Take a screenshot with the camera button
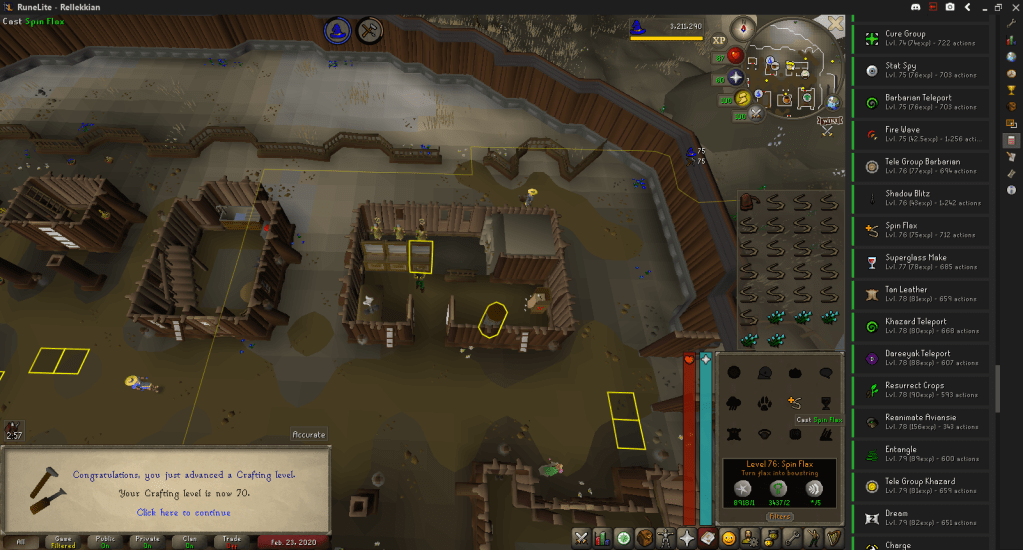Image resolution: width=1023 pixels, height=550 pixels. point(948,6)
